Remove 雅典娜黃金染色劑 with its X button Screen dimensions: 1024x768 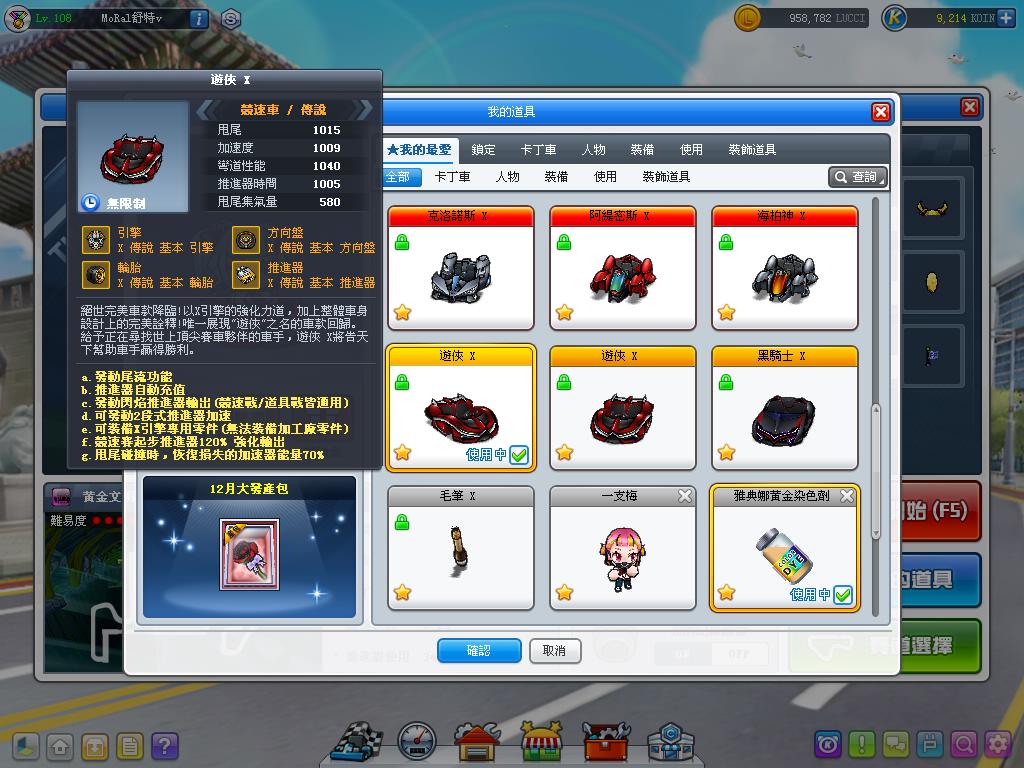[847, 496]
